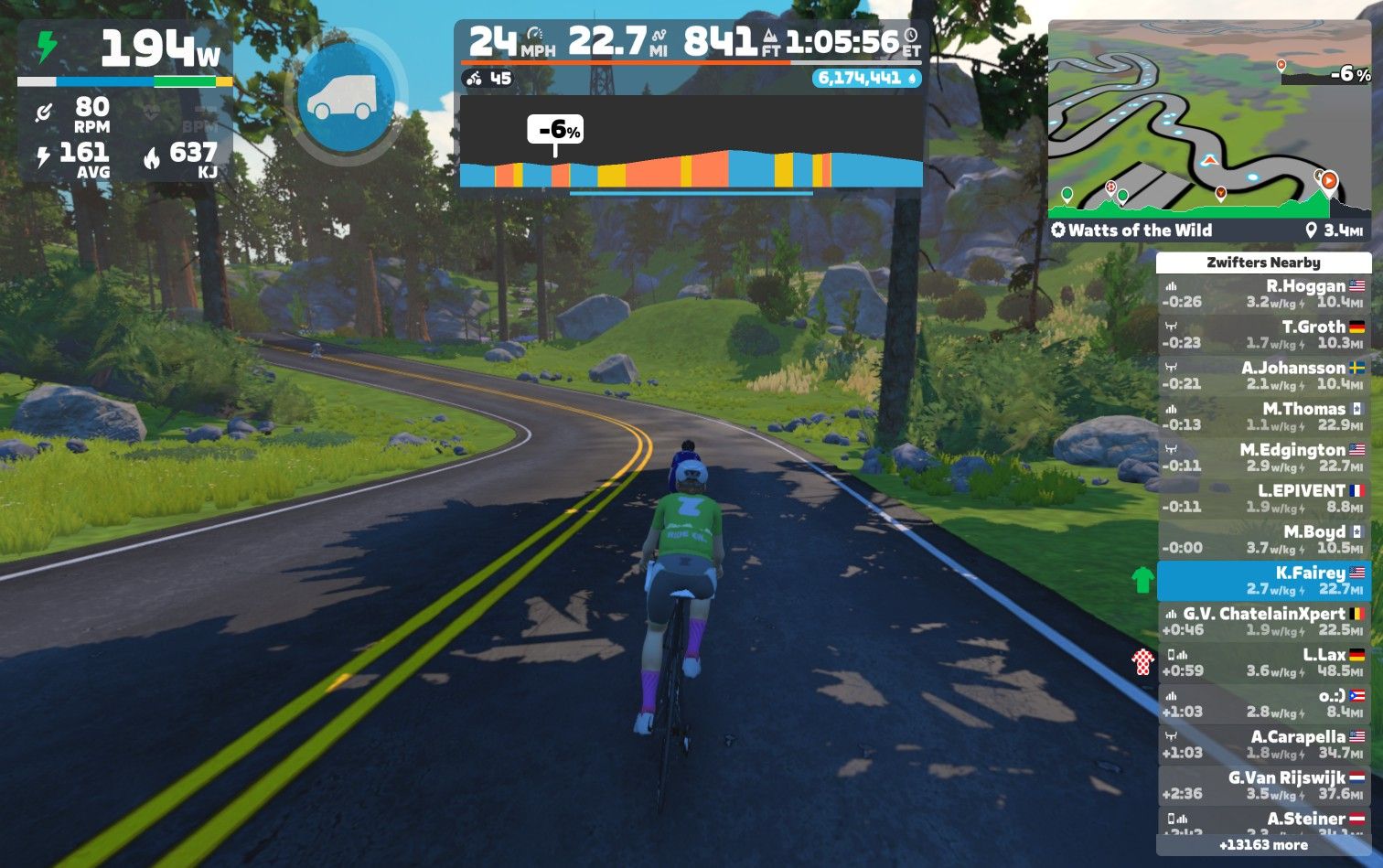Select rider A.Johansson in the list
Image resolution: width=1383 pixels, height=868 pixels.
(x=1263, y=376)
